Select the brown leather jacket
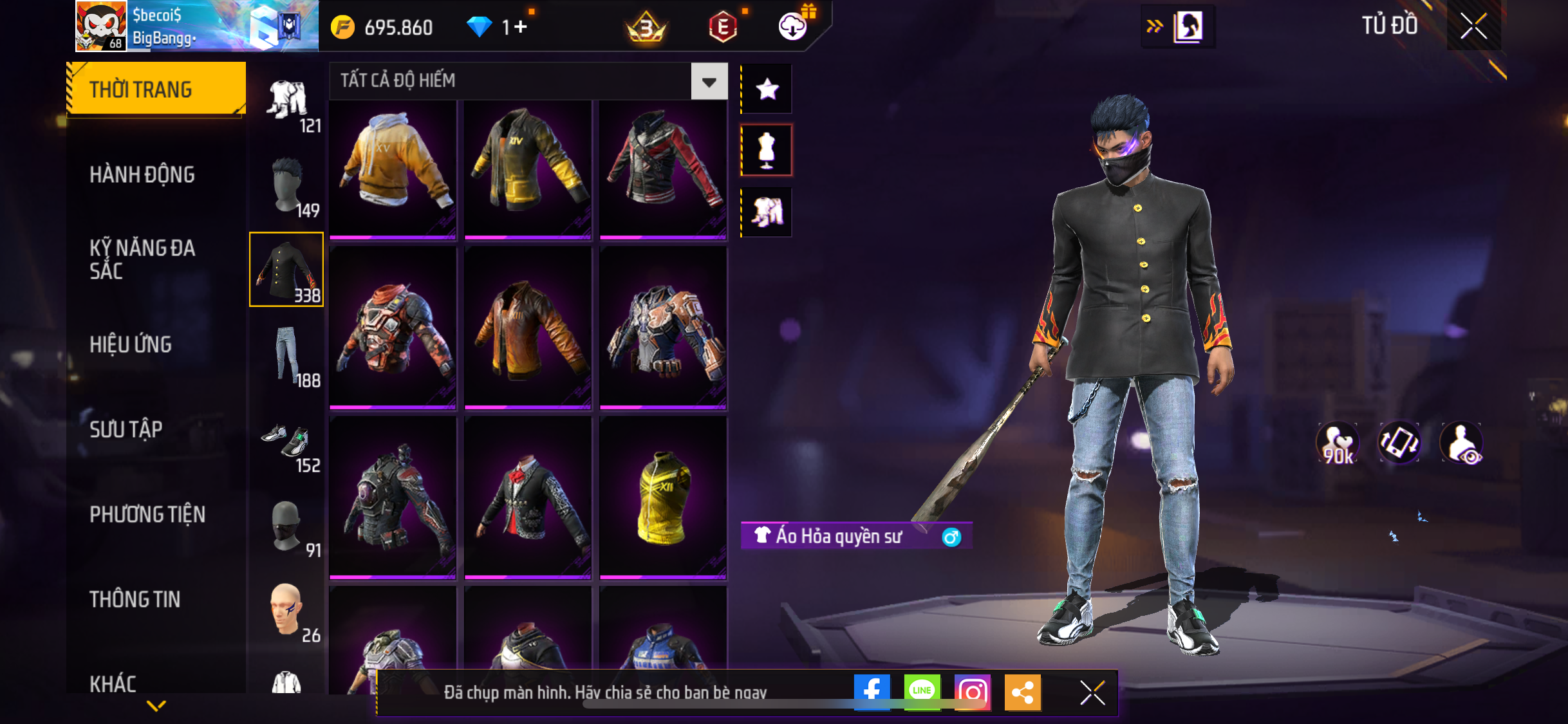The height and width of the screenshot is (724, 1568). click(x=528, y=328)
